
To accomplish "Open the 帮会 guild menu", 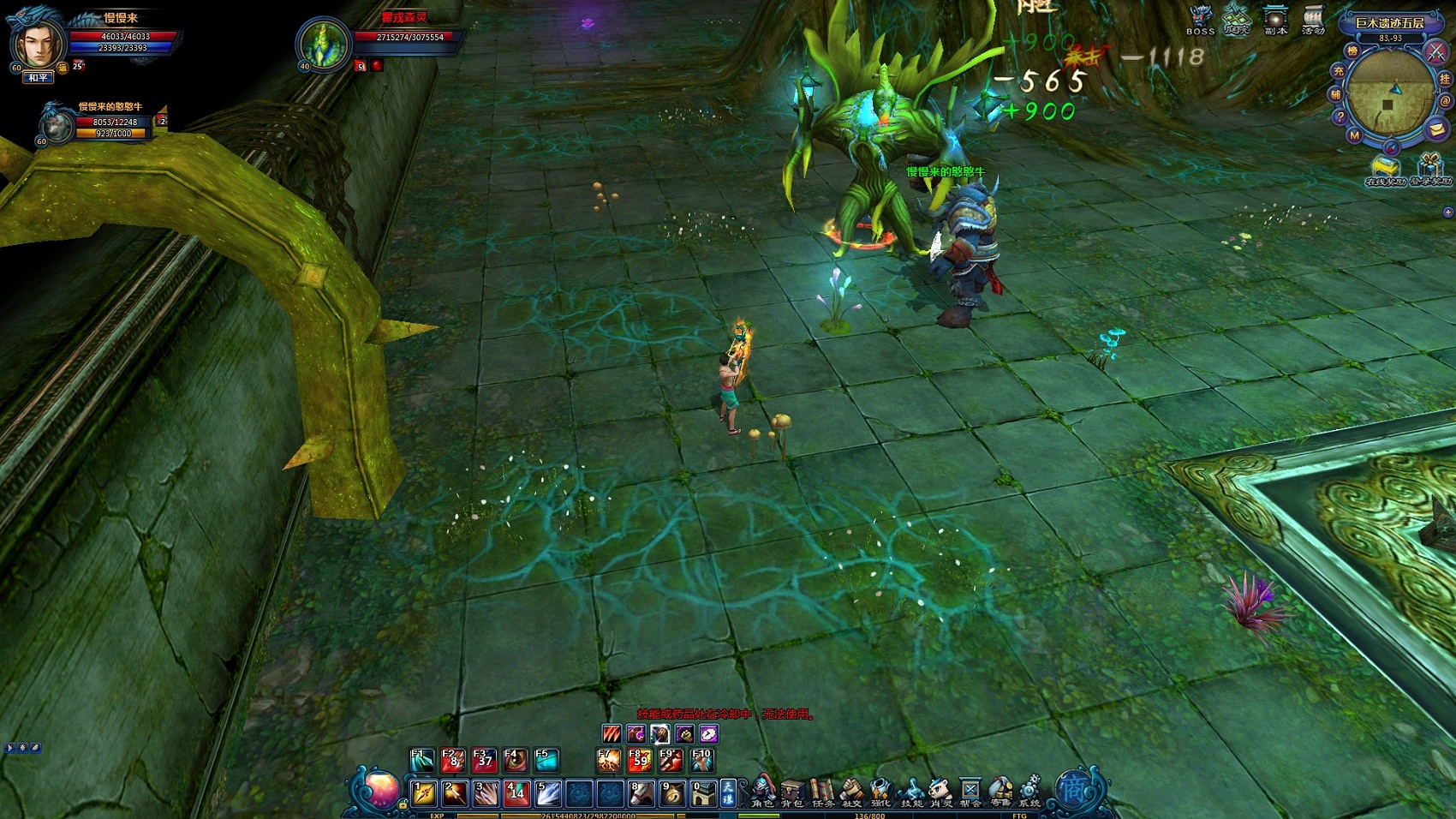I will point(970,791).
